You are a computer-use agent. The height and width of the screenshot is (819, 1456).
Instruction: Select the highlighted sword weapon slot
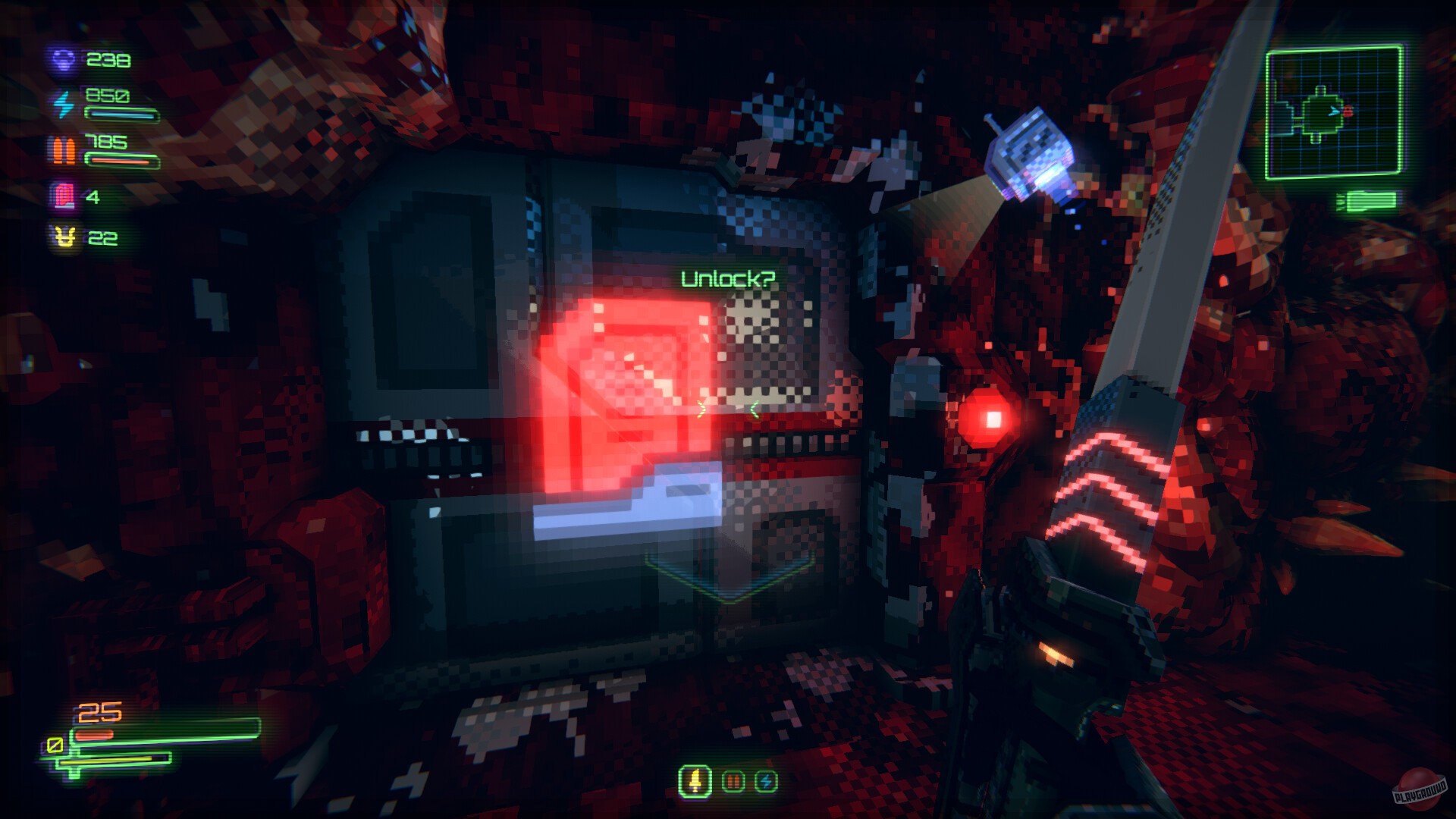[x=694, y=781]
